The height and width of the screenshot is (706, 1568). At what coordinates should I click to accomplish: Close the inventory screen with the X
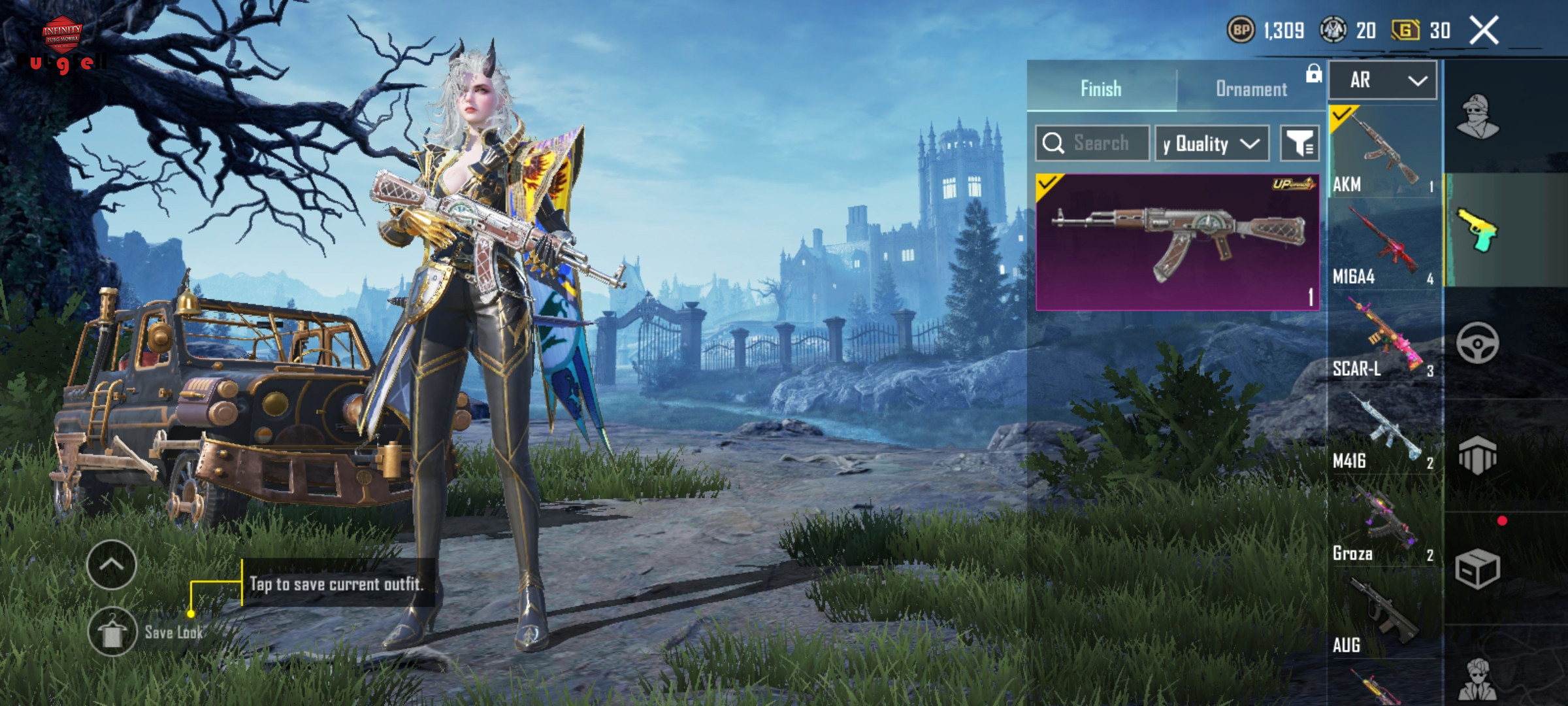(x=1484, y=30)
